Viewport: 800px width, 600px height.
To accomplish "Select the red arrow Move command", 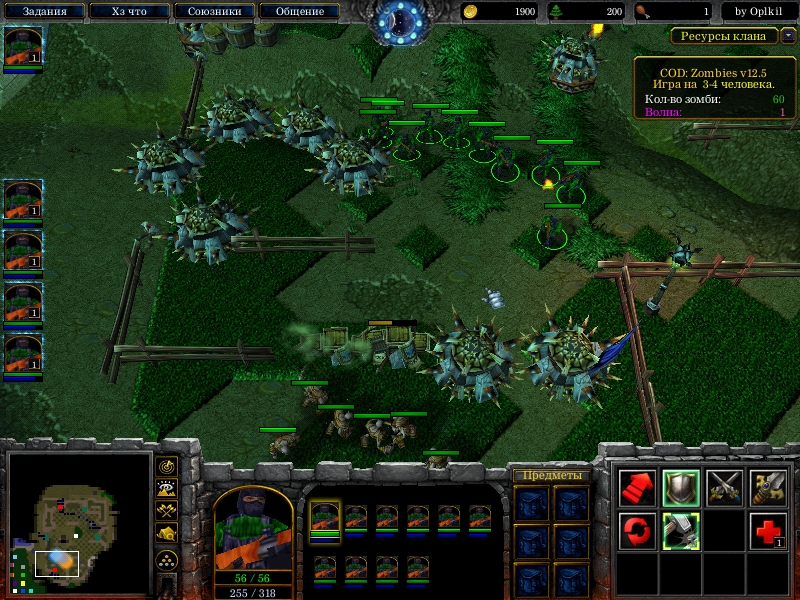I will coord(637,487).
